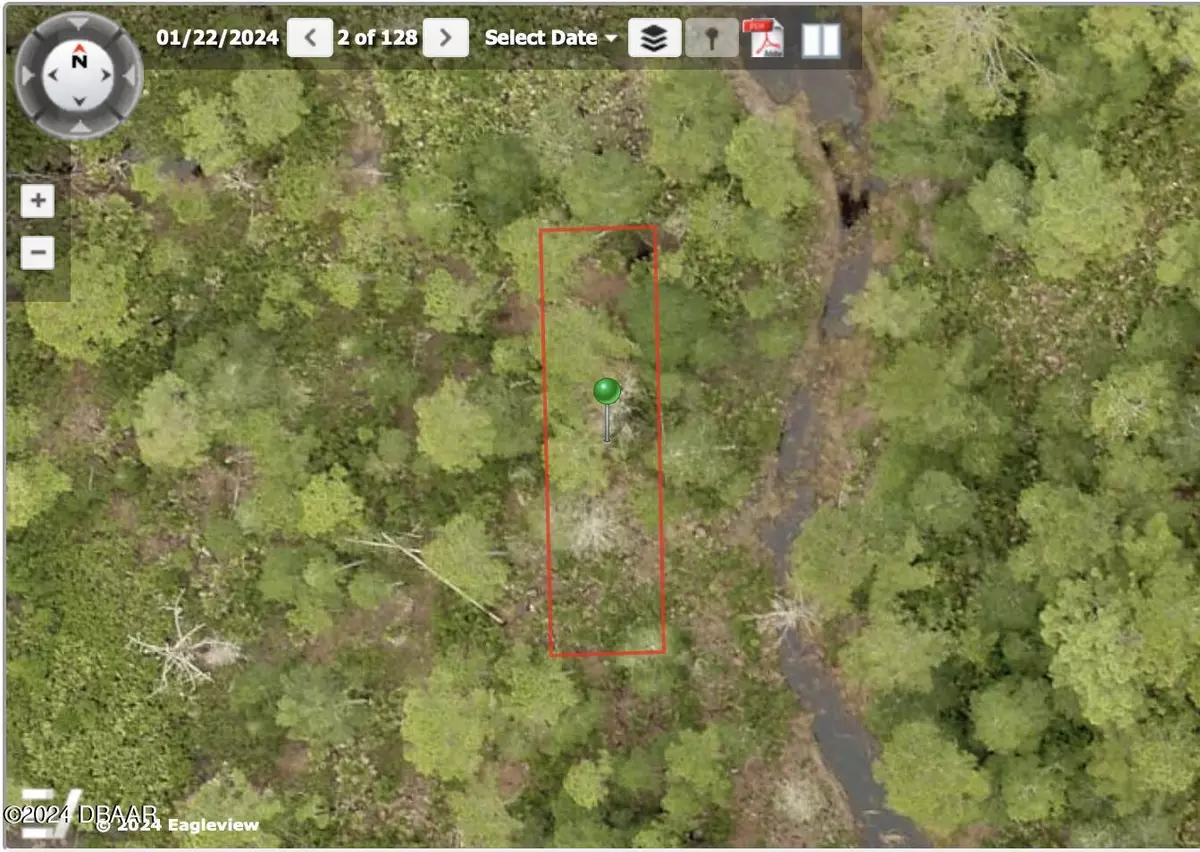Click the compass north N indicator

coord(79,61)
